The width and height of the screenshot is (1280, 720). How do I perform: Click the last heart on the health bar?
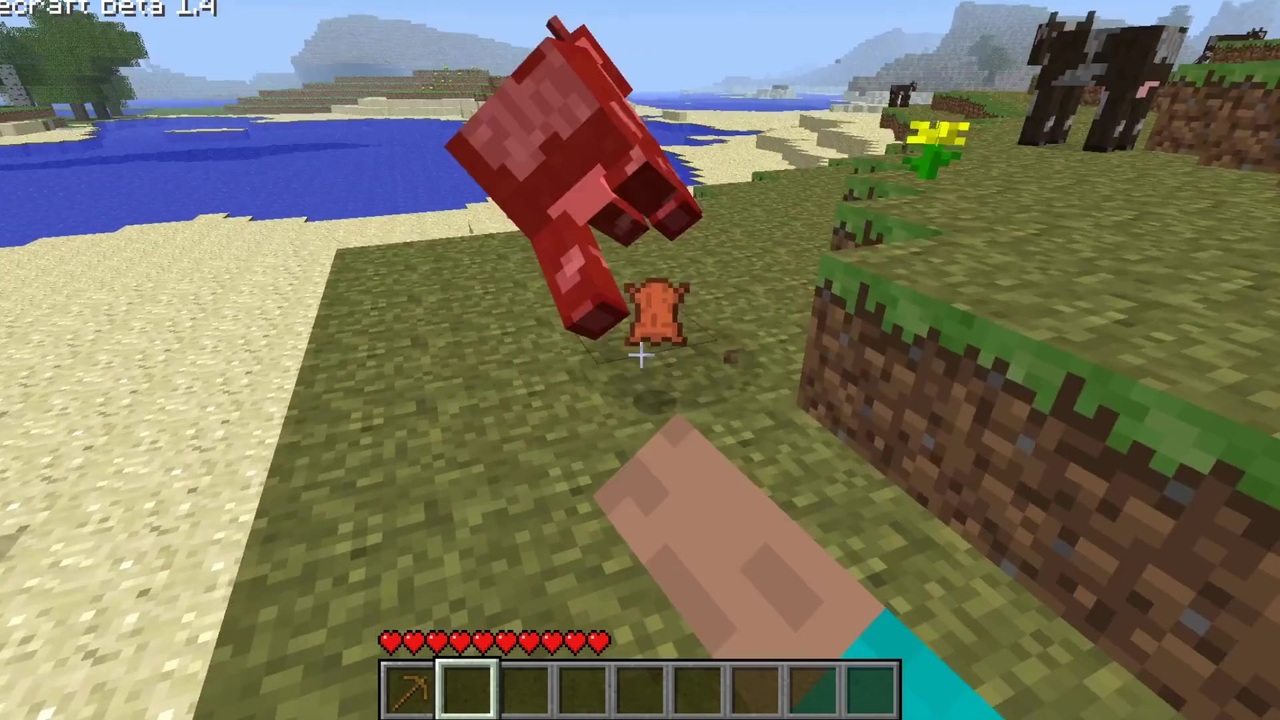[598, 643]
